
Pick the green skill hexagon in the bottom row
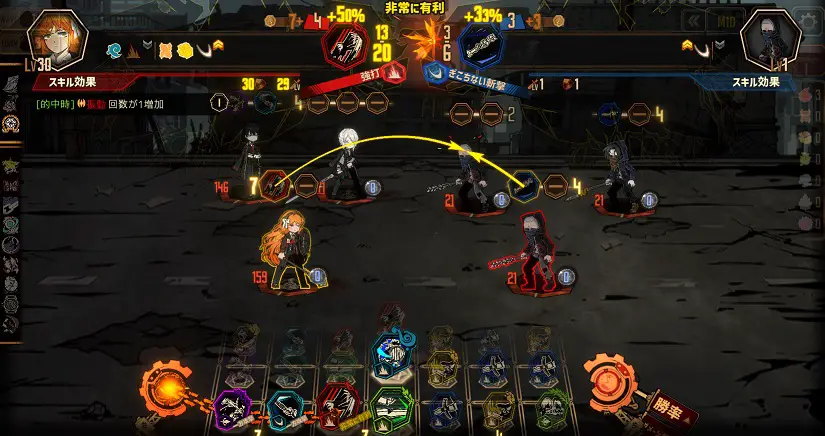click(390, 408)
